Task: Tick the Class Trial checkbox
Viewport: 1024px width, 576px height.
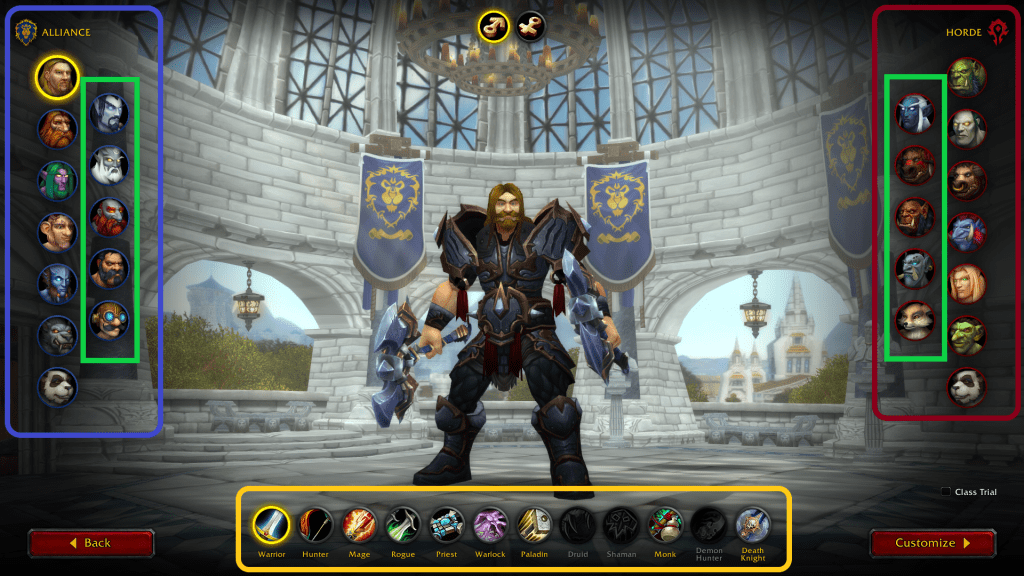Action: [946, 492]
